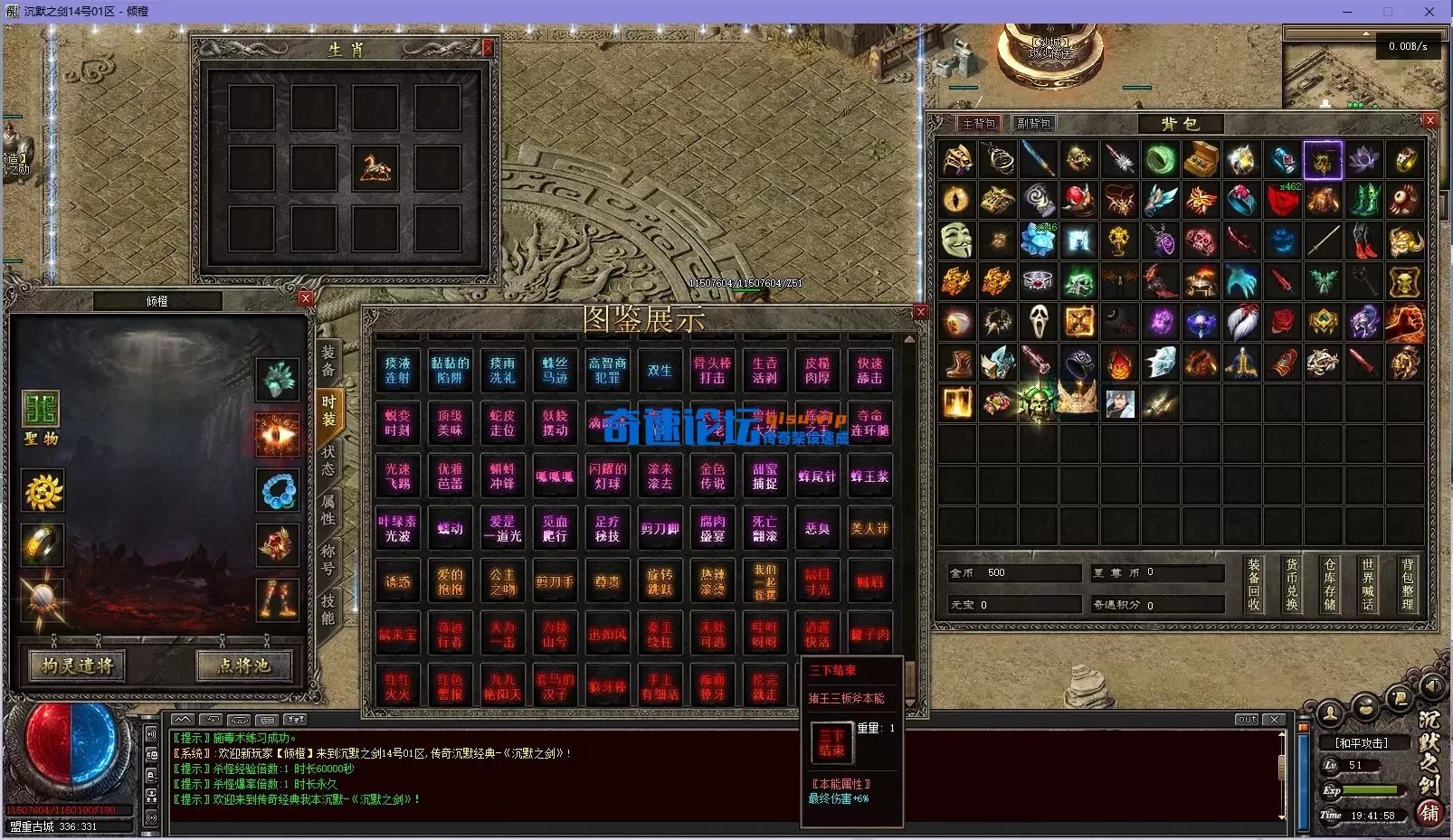Image resolution: width=1453 pixels, height=840 pixels.
Task: Switch to the 副背包 secondary bag tab
Action: 1033,124
